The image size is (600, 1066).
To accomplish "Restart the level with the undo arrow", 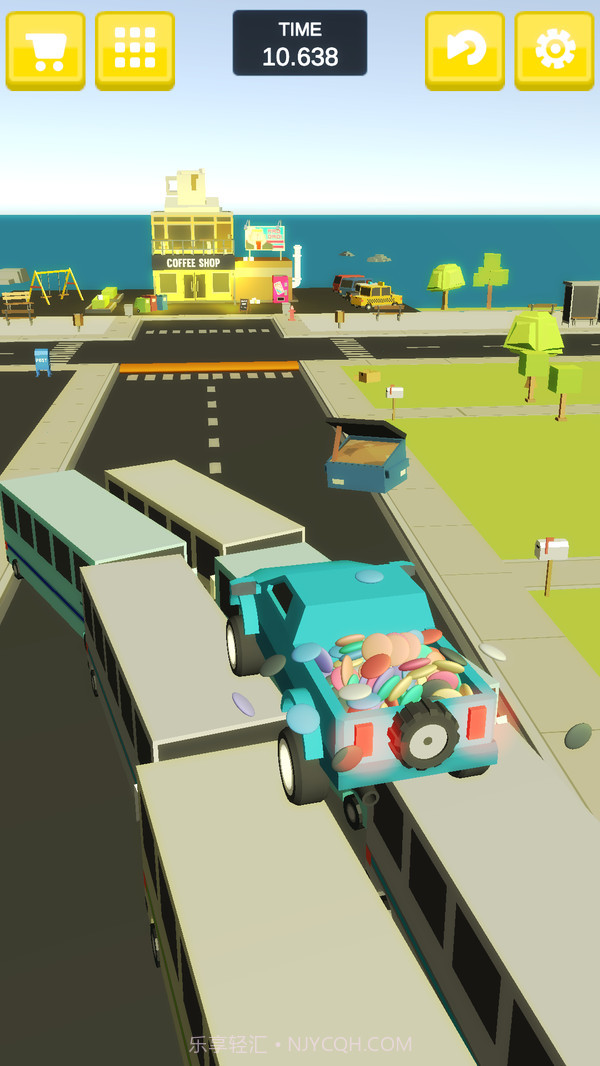I will pyautogui.click(x=465, y=49).
